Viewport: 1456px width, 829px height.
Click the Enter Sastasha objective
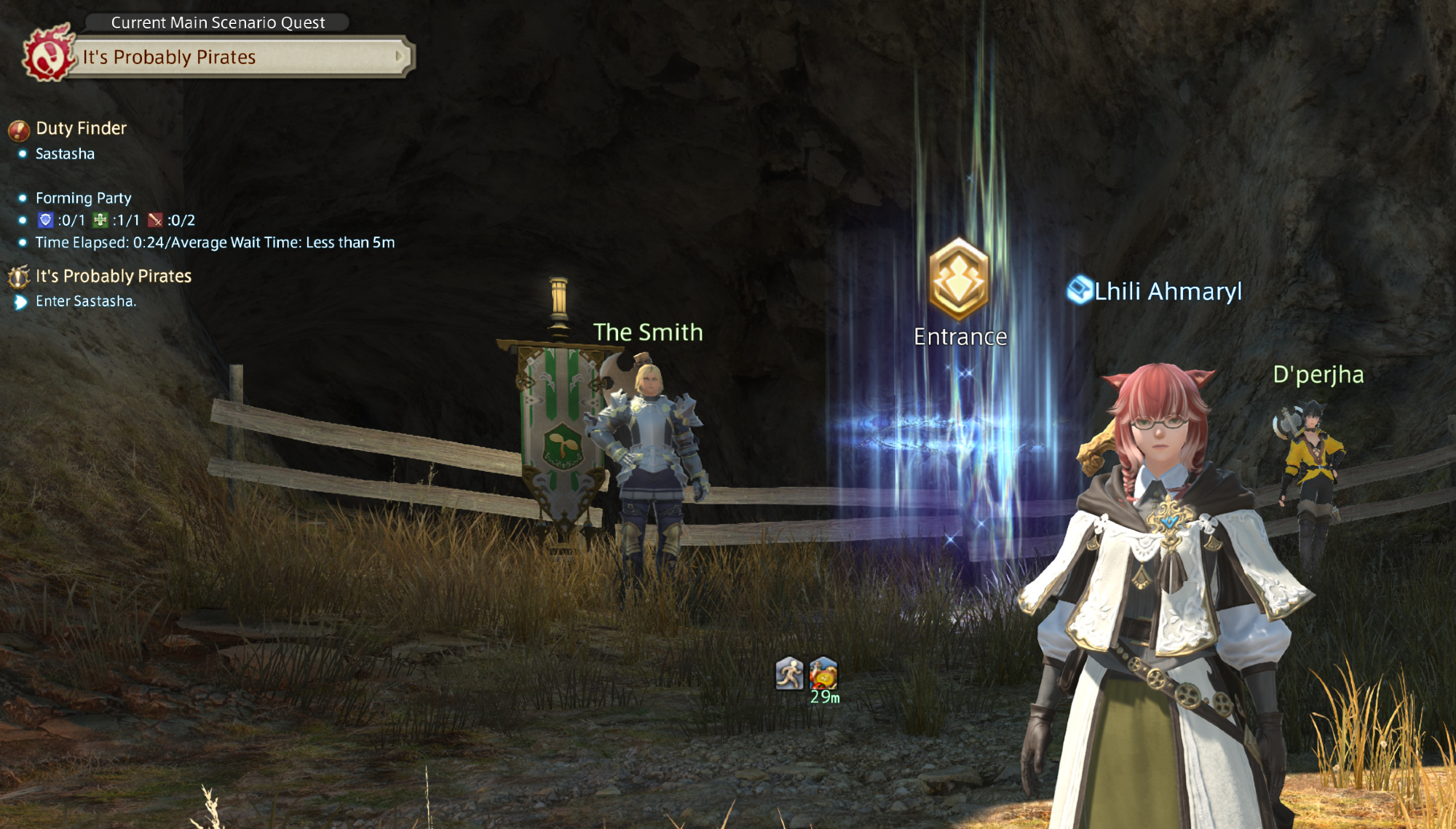tap(85, 301)
